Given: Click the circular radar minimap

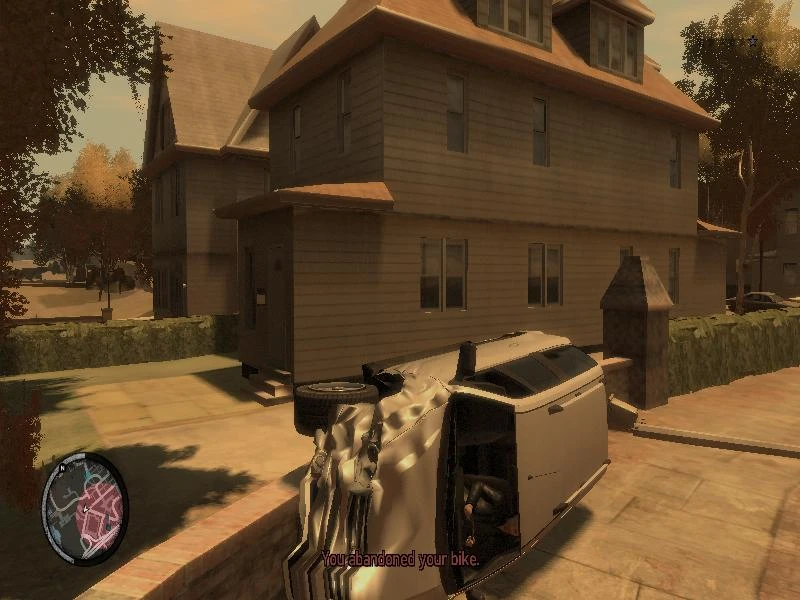Looking at the screenshot, I should (85, 507).
